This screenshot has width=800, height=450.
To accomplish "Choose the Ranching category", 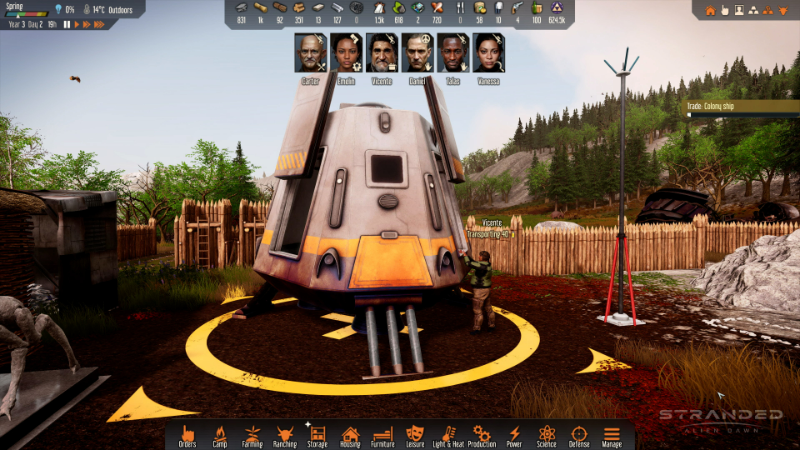I will pos(285,435).
